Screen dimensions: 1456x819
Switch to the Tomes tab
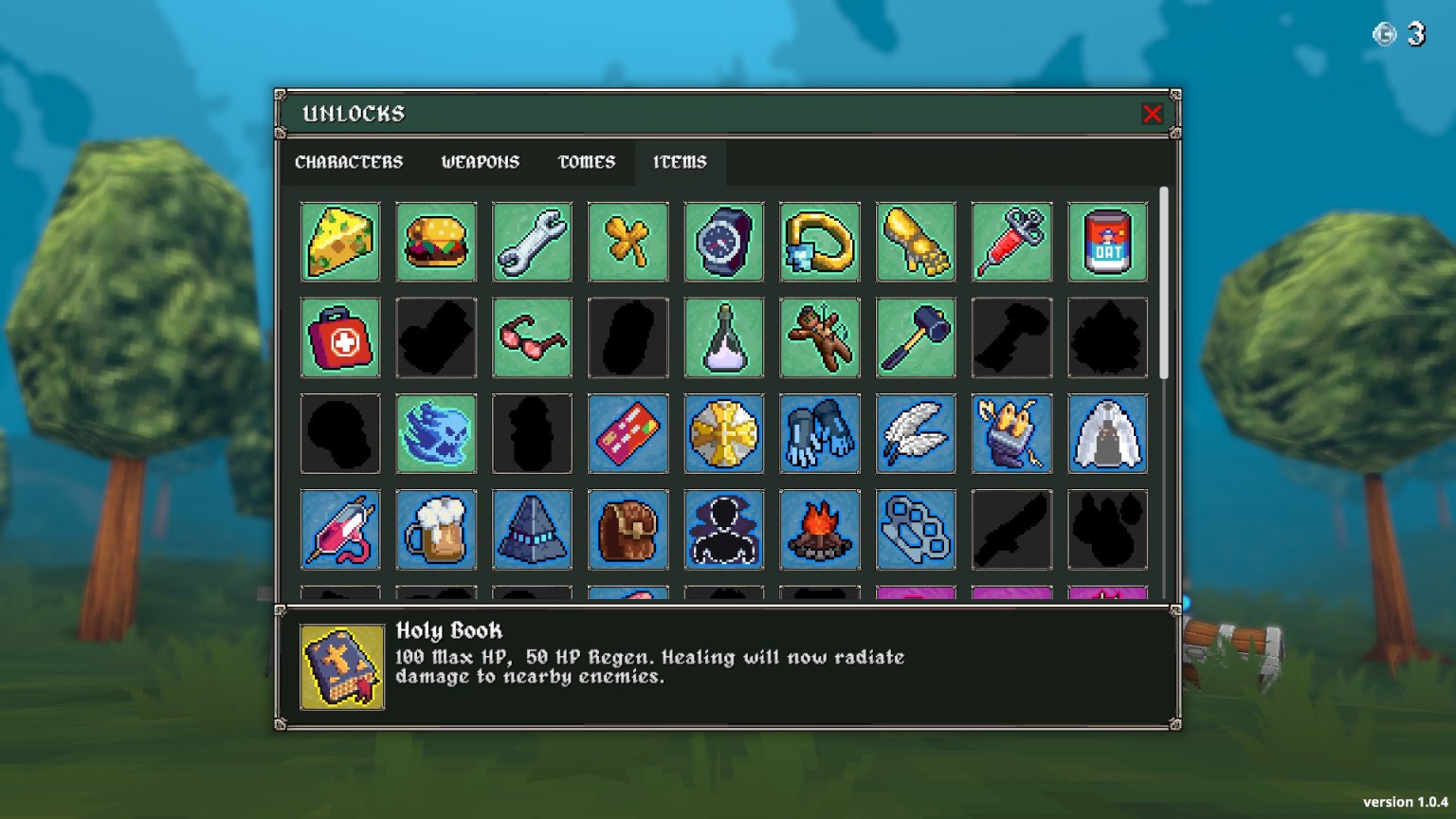[585, 162]
